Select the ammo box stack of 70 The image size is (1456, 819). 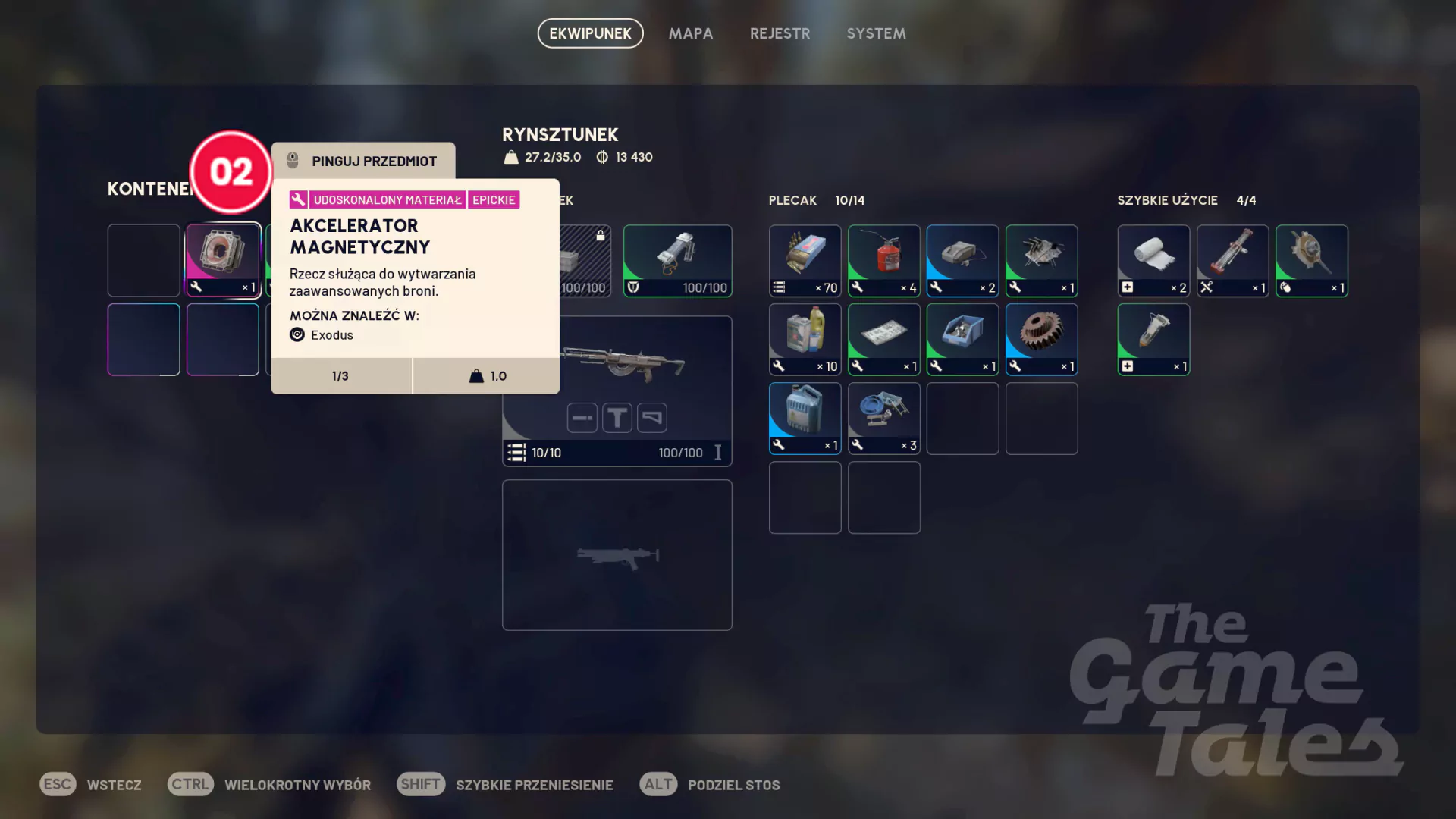tap(805, 260)
